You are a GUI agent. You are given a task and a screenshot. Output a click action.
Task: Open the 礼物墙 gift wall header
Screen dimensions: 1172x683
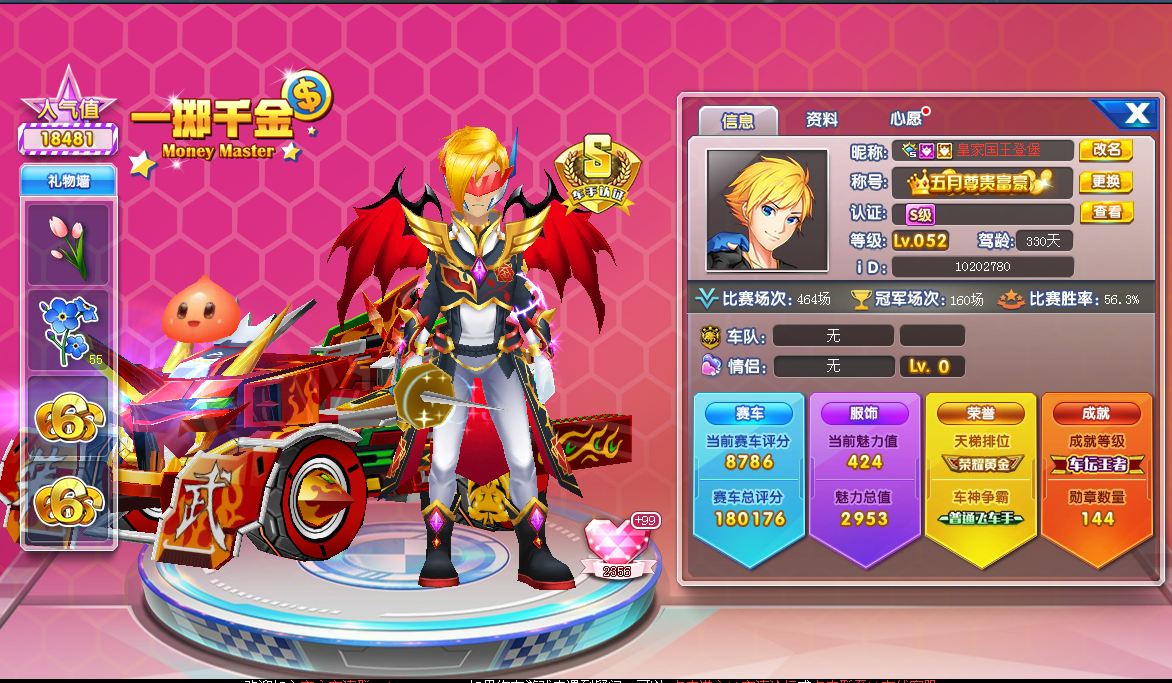coord(68,181)
